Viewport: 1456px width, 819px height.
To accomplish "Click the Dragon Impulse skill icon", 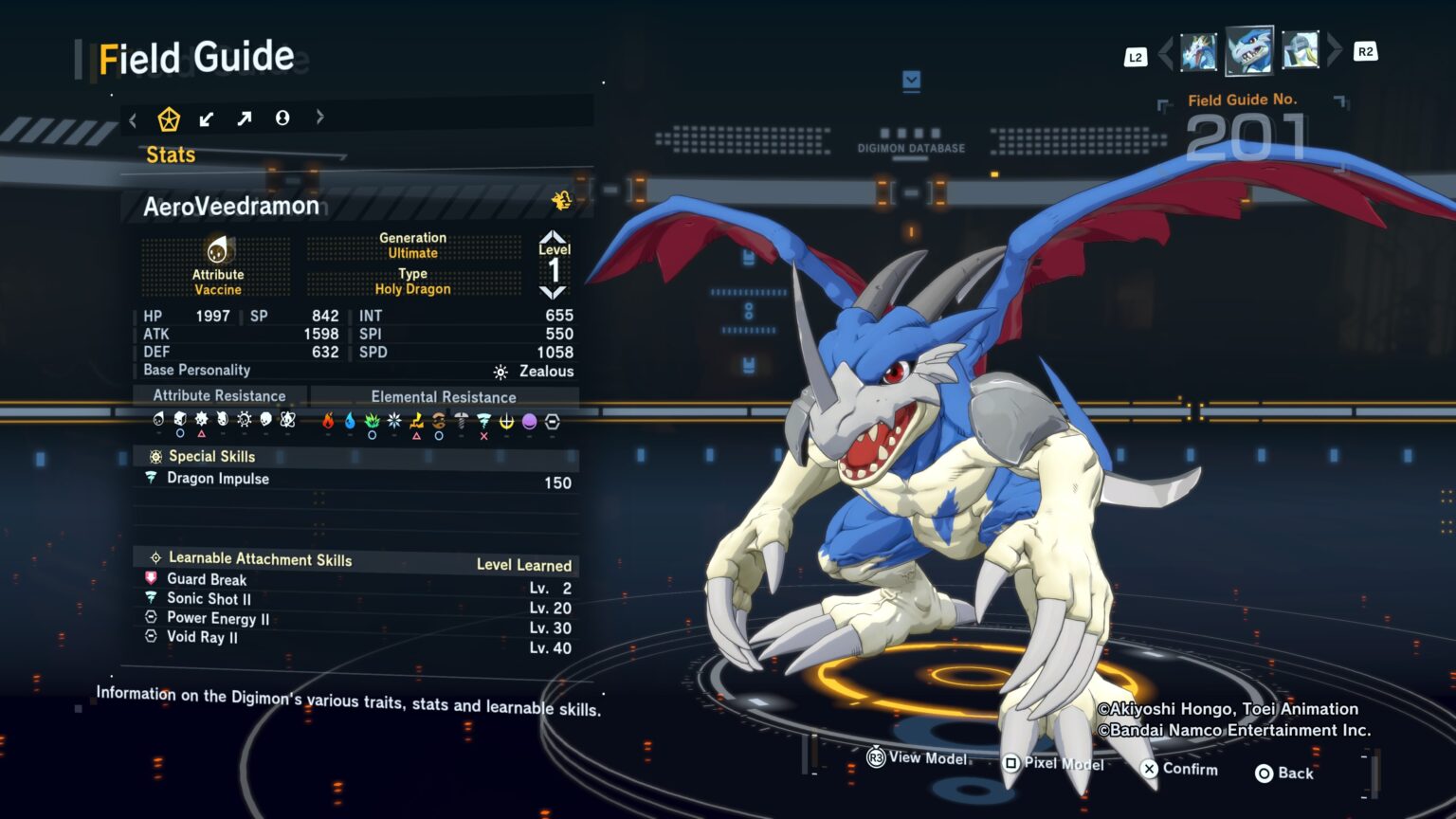I will click(x=153, y=479).
